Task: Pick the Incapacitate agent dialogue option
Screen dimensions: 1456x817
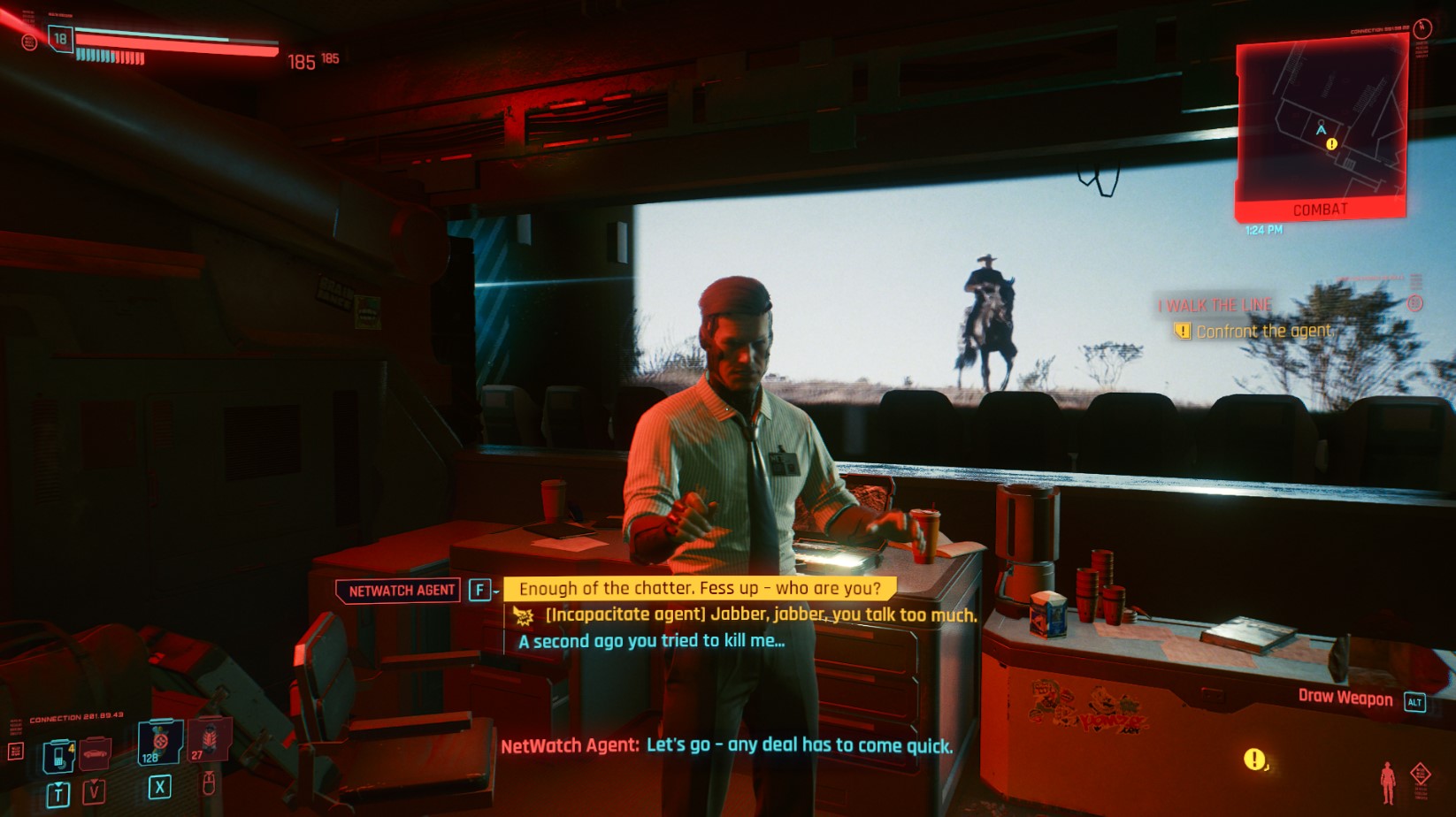Action: pos(760,615)
